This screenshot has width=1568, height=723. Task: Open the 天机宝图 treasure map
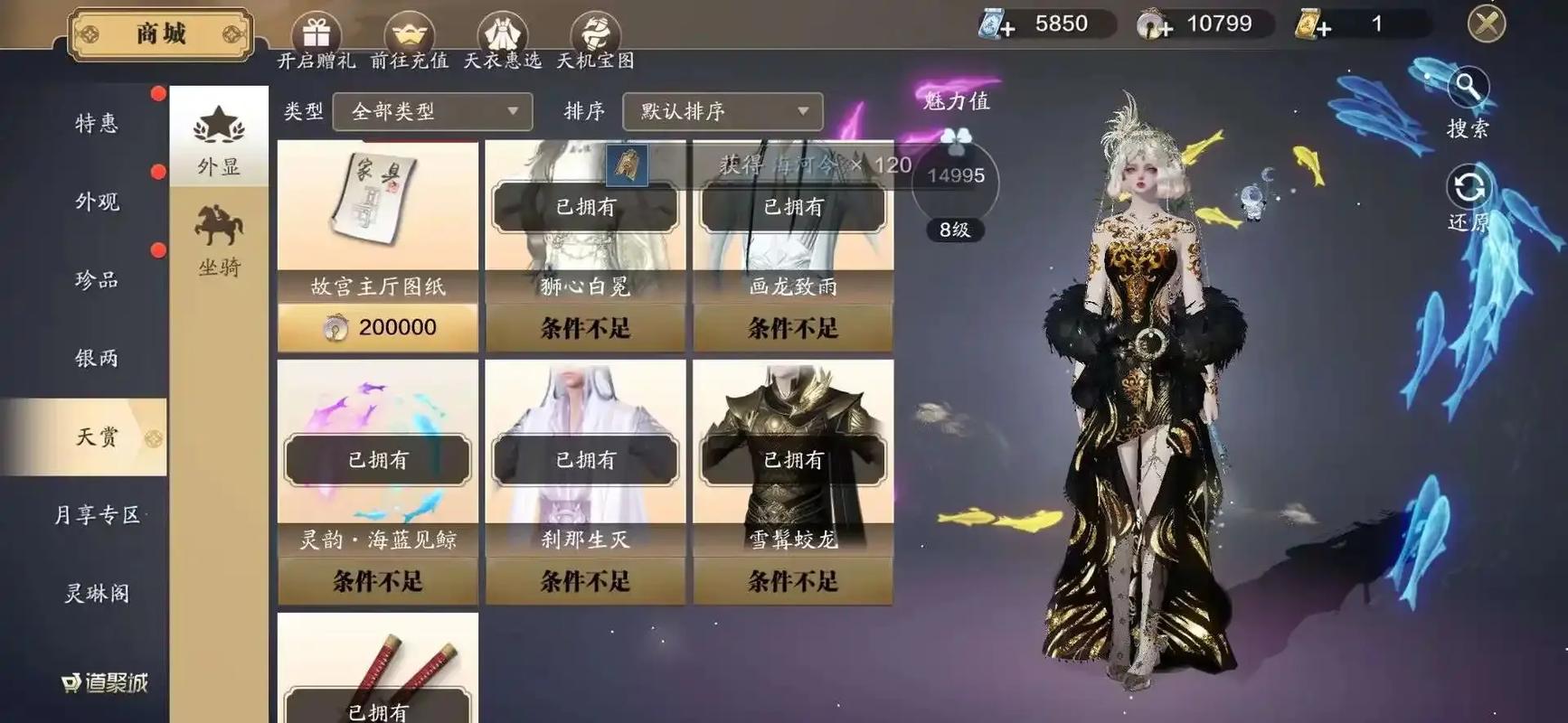tap(596, 32)
